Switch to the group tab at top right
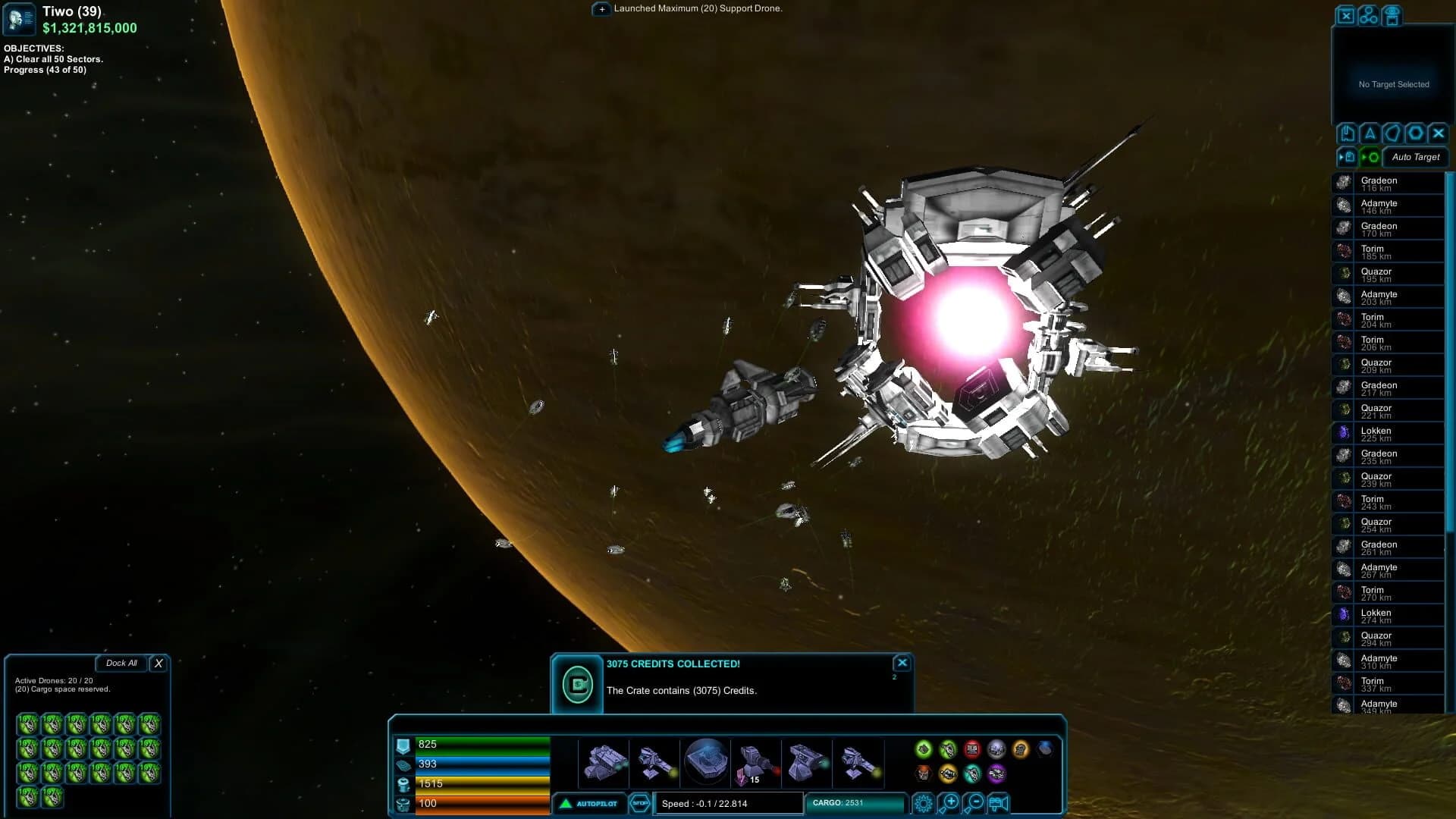 [x=1369, y=16]
